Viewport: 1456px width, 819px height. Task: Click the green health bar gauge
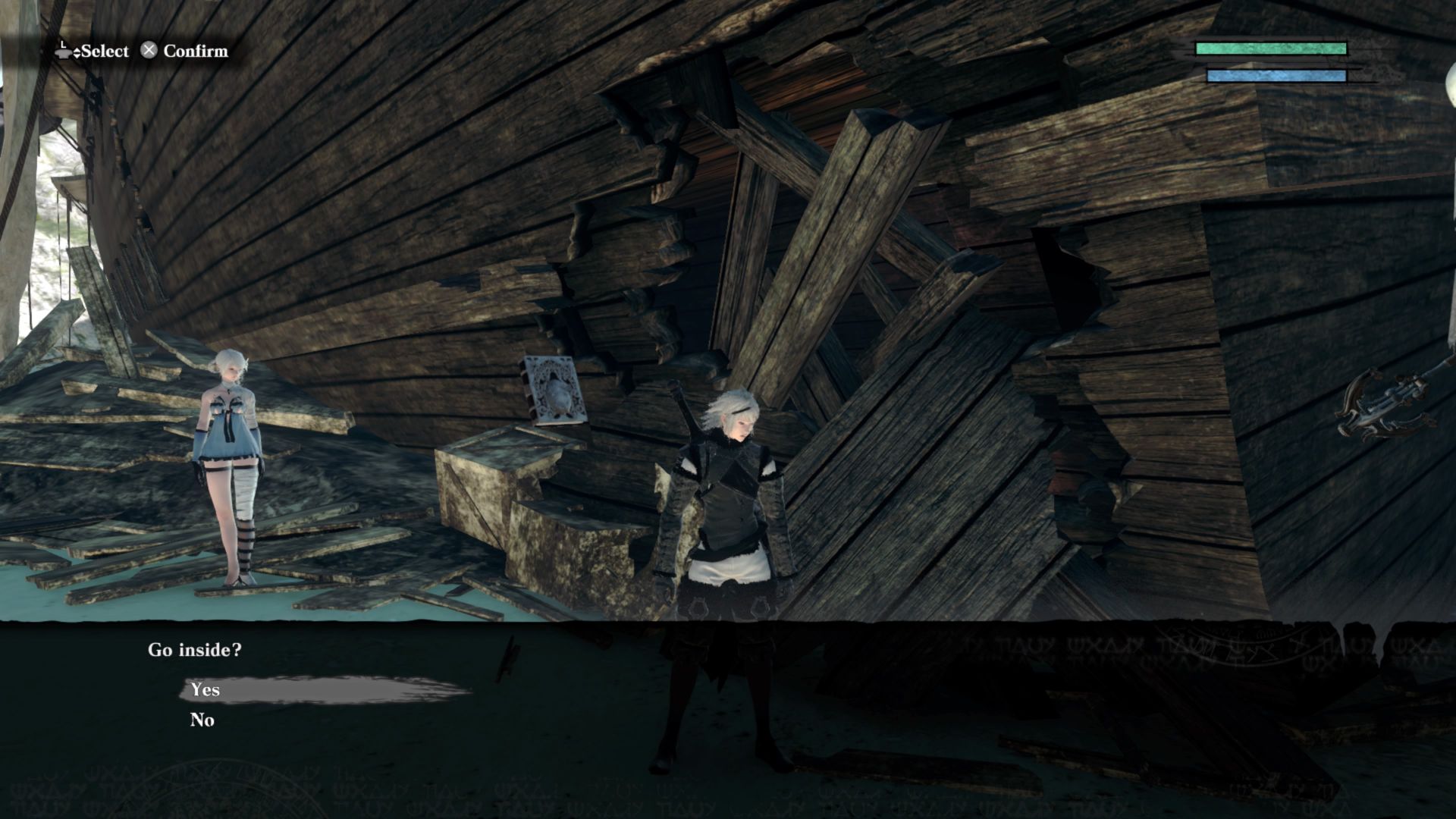tap(1271, 48)
